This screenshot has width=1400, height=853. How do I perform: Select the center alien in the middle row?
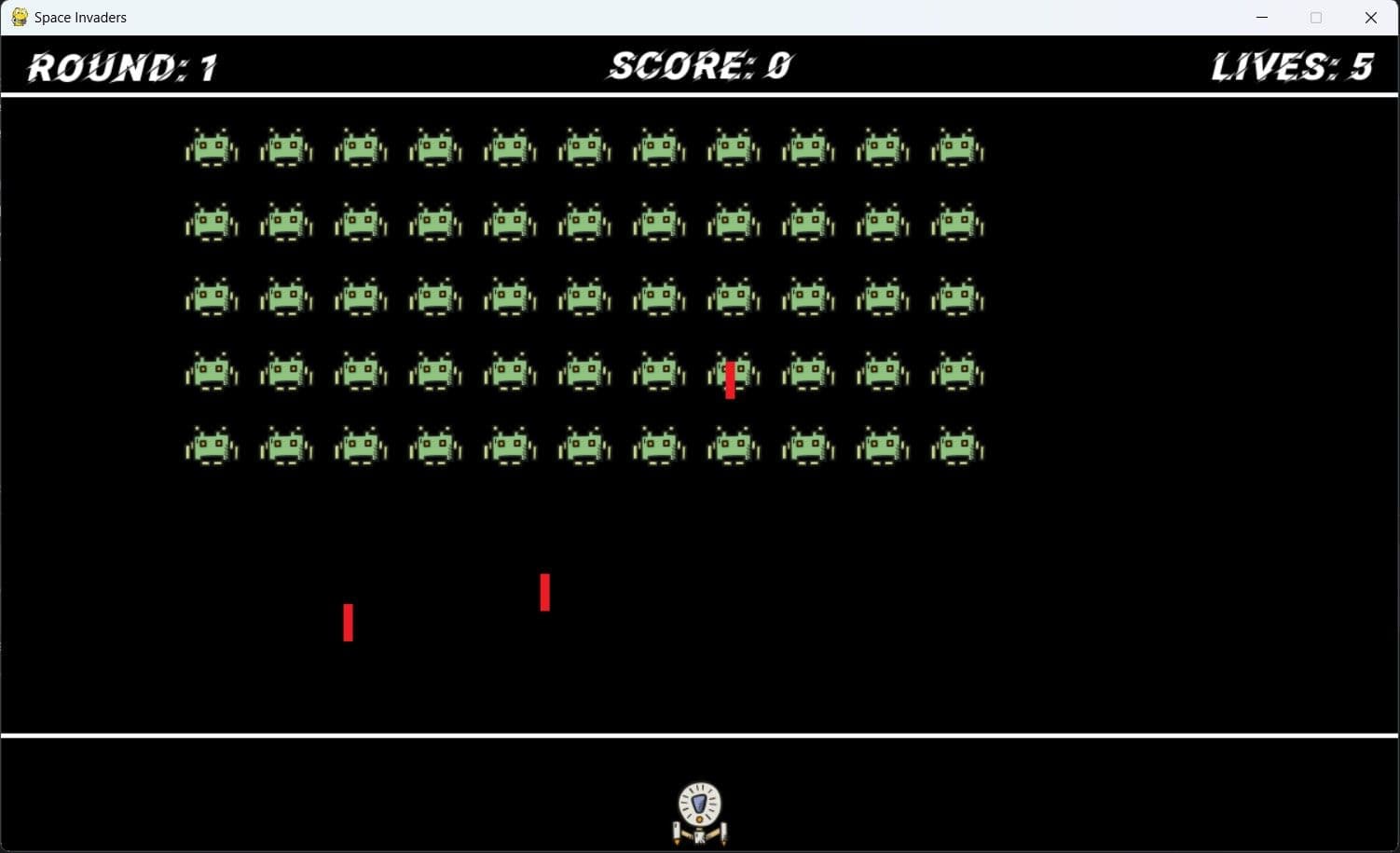(x=583, y=296)
